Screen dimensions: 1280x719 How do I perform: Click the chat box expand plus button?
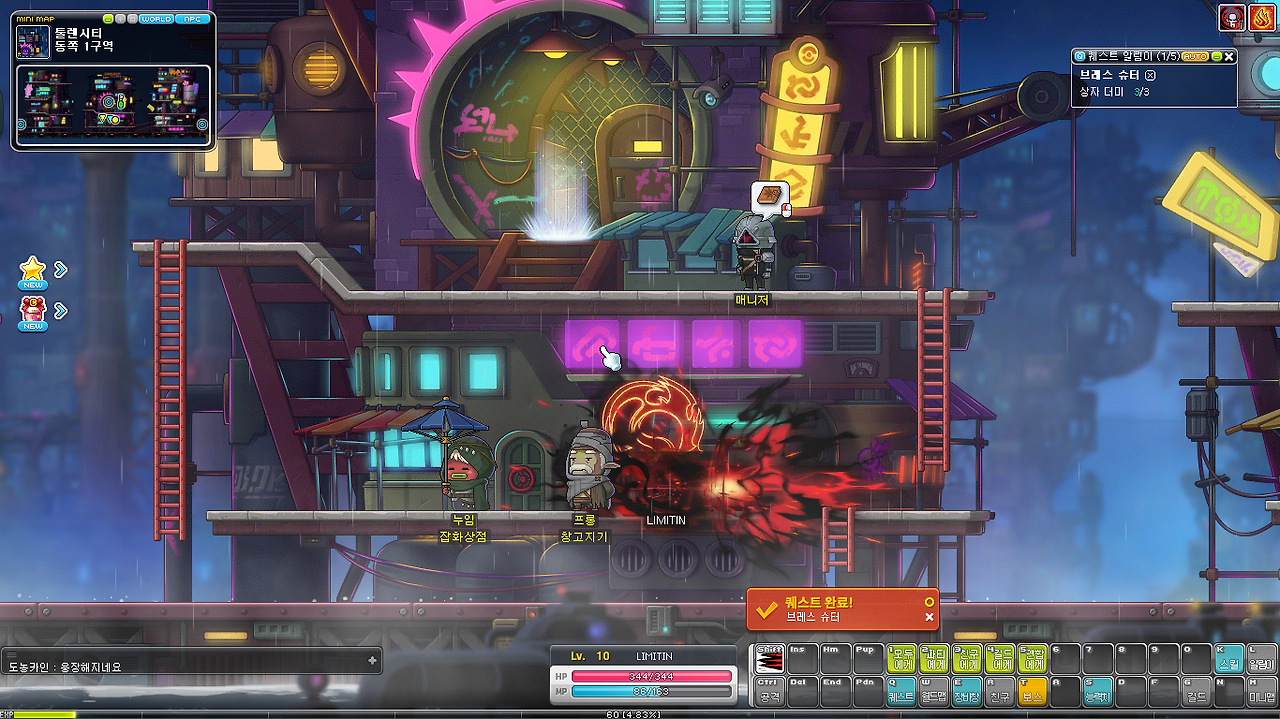coord(372,660)
